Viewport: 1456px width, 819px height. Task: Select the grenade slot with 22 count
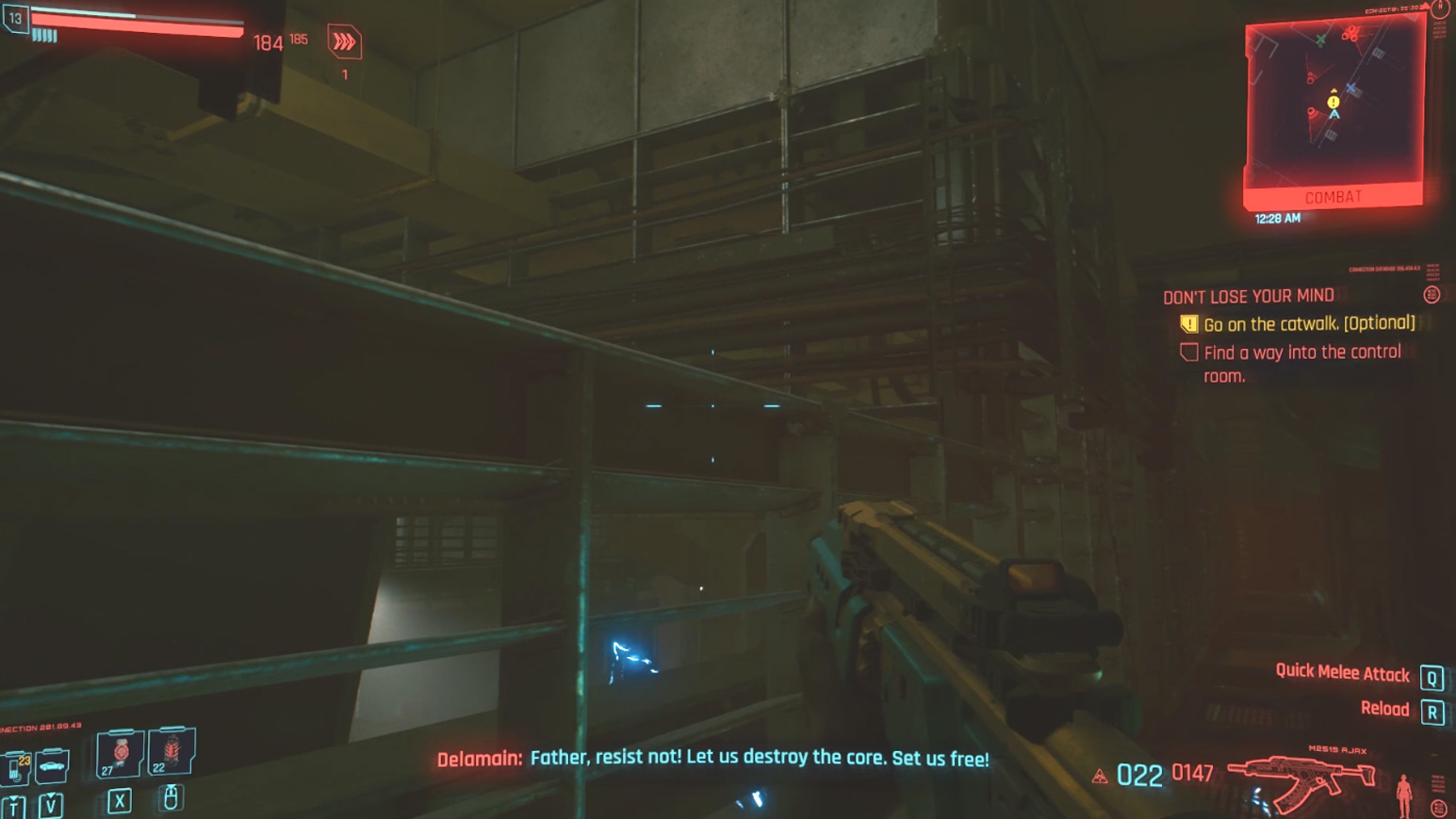coord(172,751)
